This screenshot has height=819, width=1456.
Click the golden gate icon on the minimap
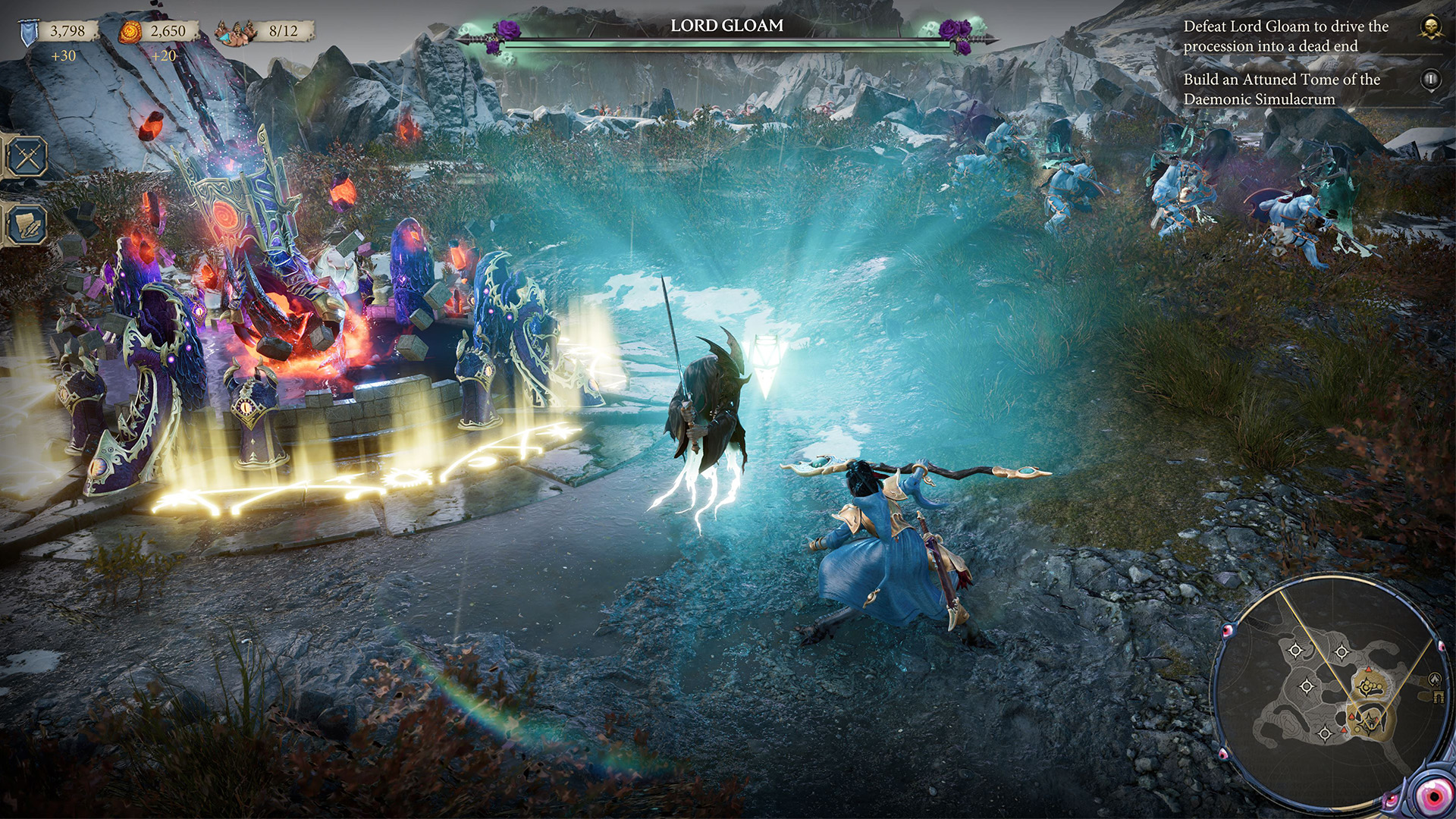point(1439,696)
